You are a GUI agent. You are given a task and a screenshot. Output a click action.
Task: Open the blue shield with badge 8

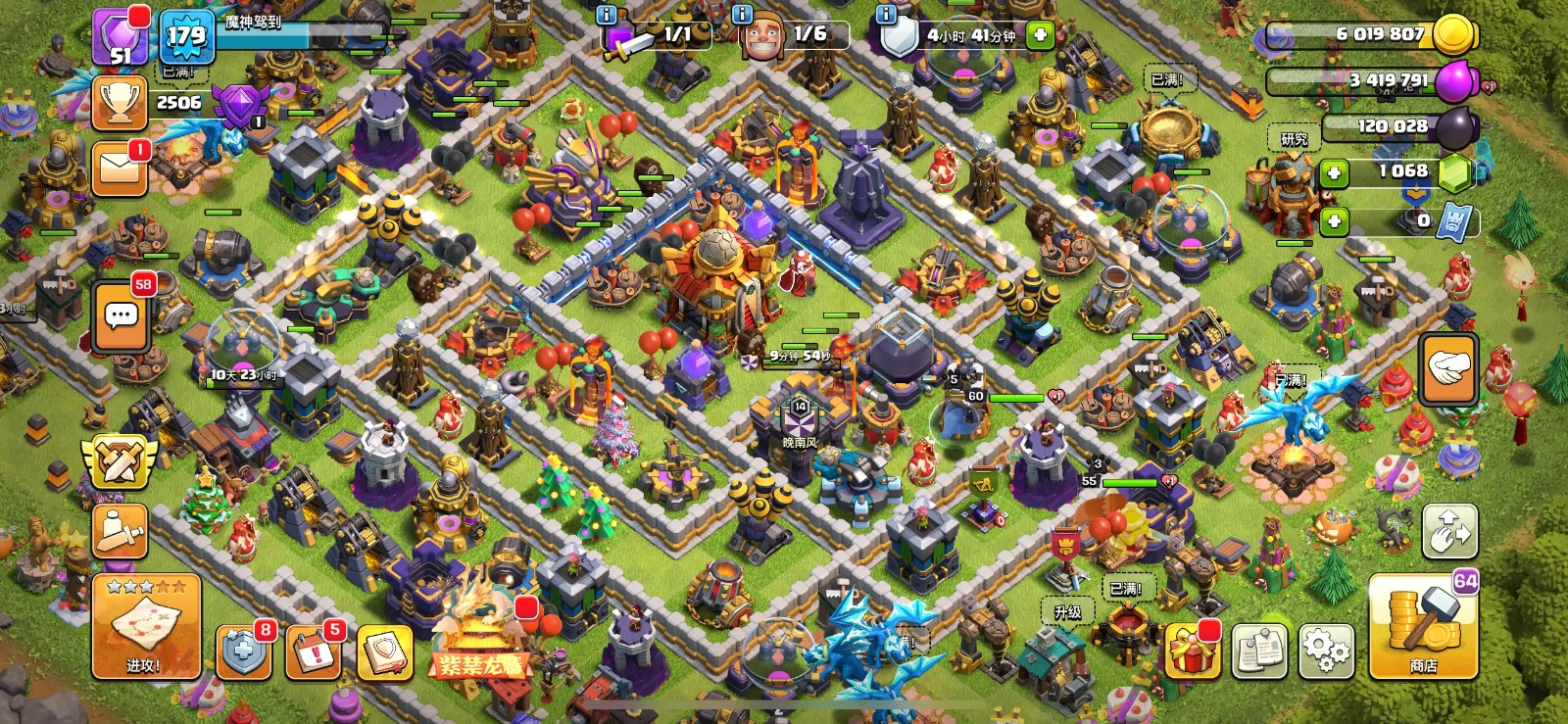243,652
